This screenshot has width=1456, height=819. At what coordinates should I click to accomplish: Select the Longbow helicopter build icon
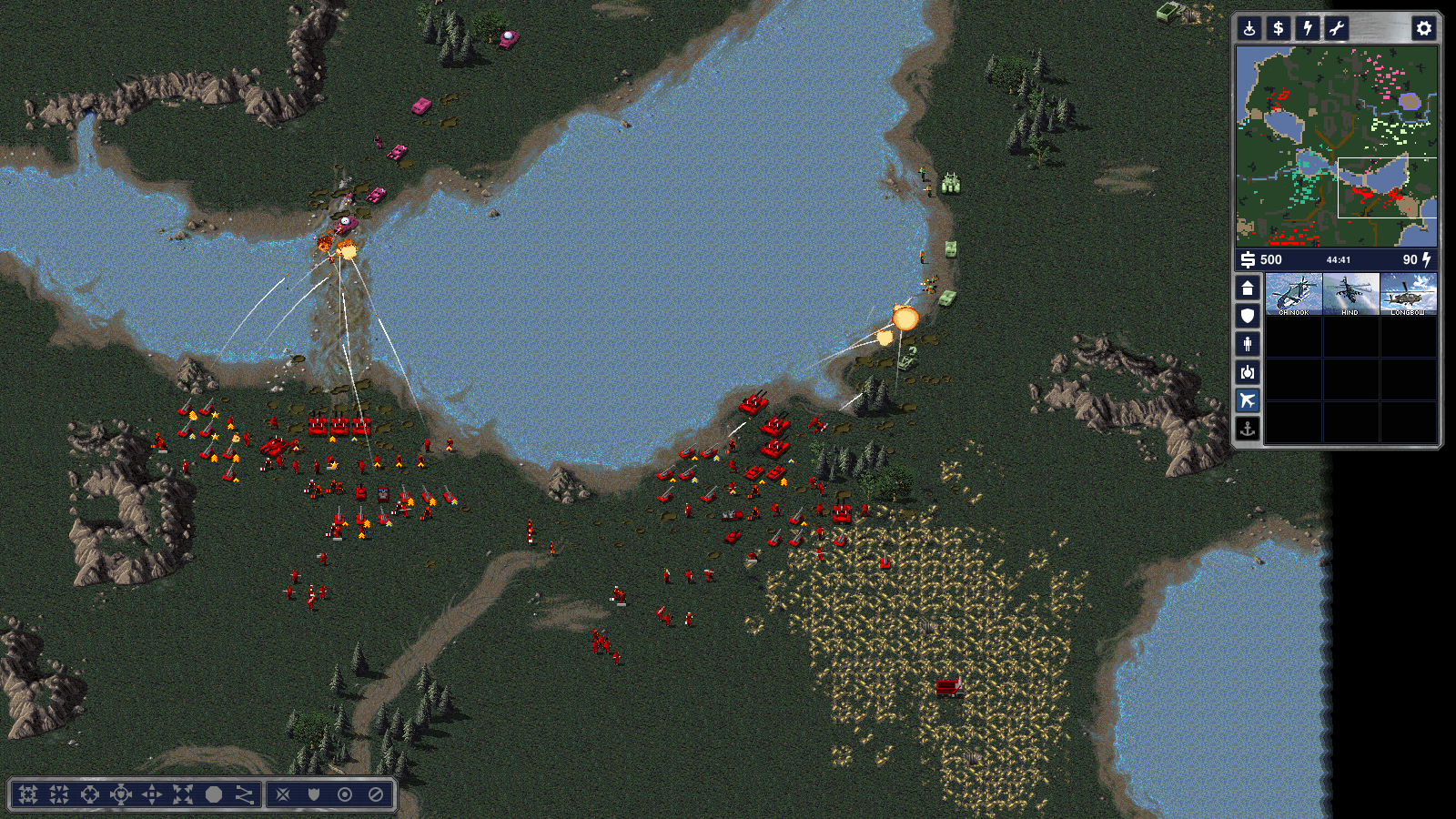(x=1408, y=294)
